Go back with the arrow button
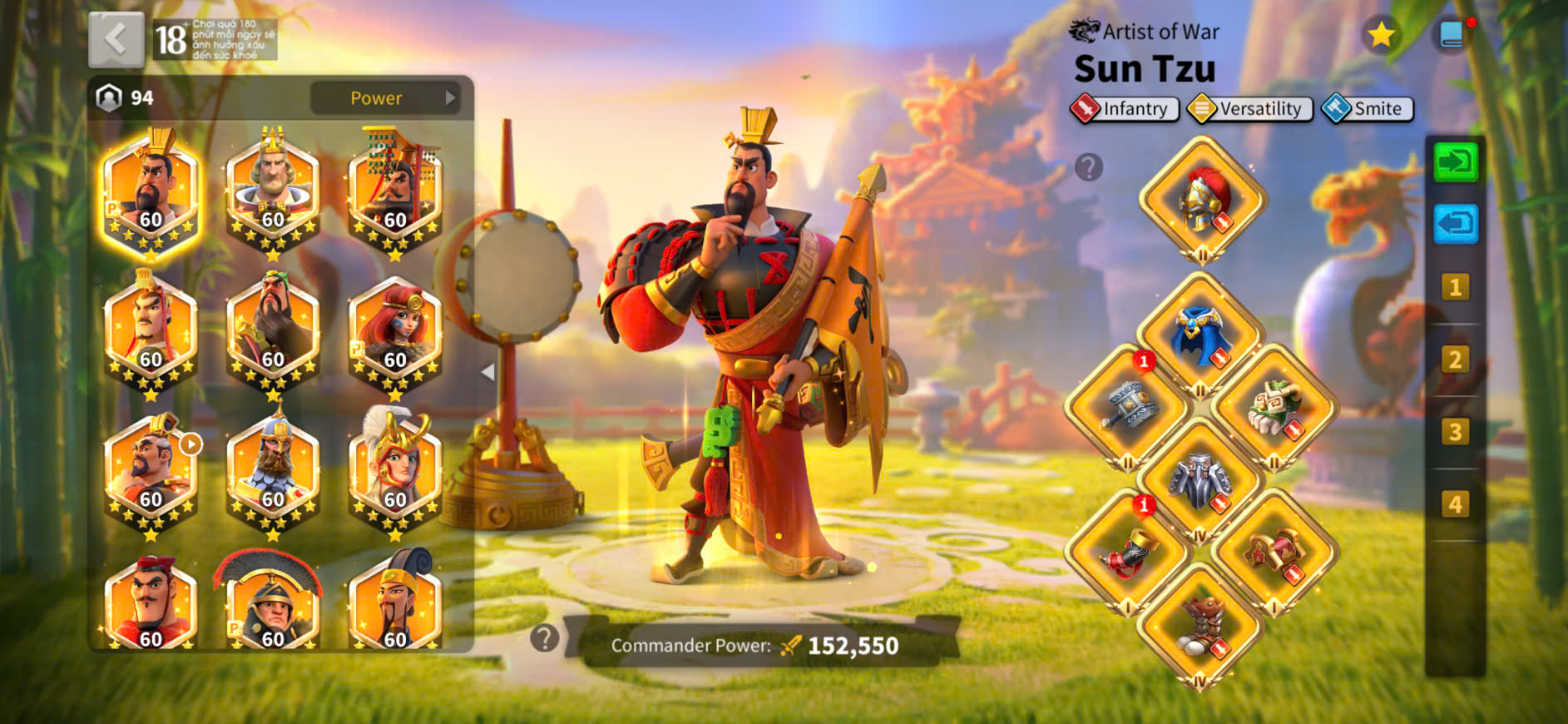 tap(116, 39)
